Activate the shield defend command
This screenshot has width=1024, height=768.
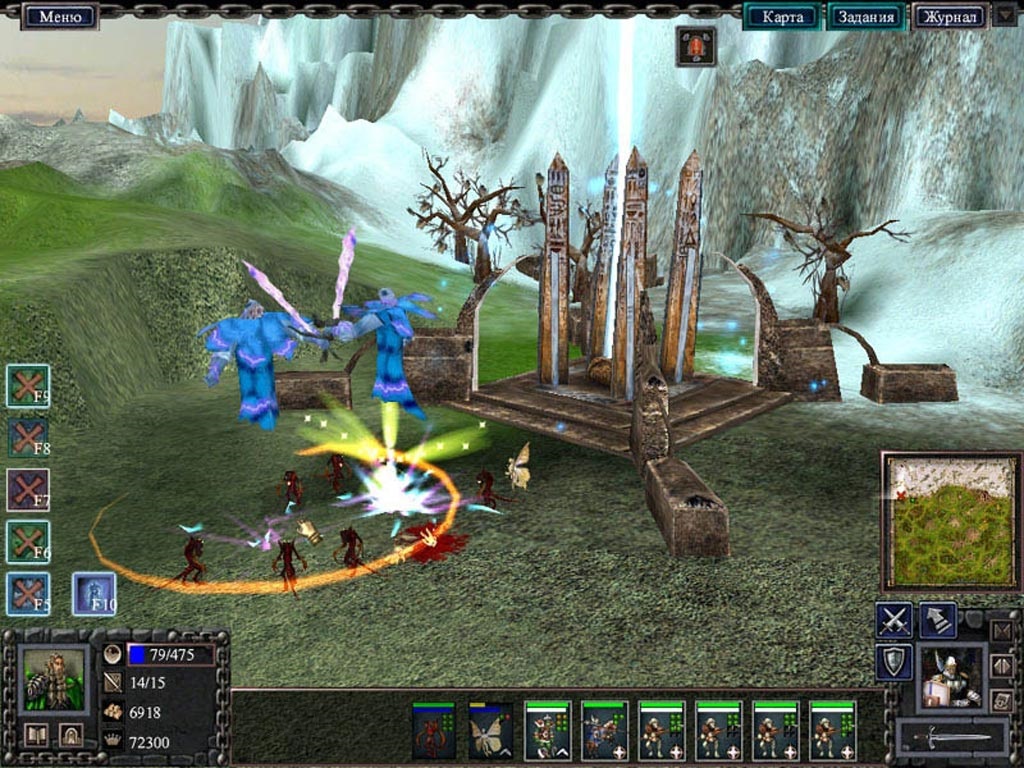tap(893, 662)
